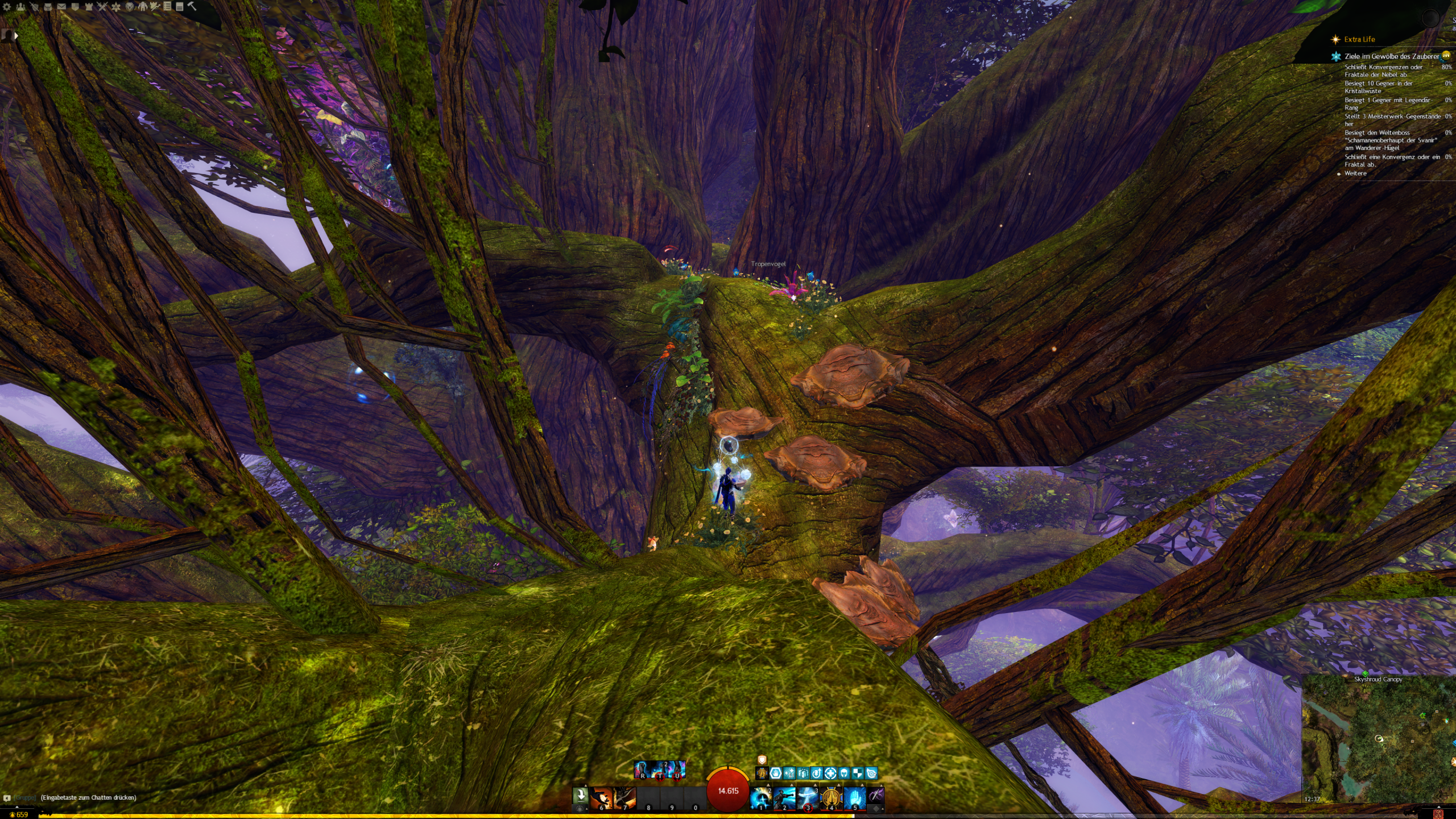Activate the golden sun emblem skill 4
This screenshot has width=1456, height=819.
click(x=831, y=797)
